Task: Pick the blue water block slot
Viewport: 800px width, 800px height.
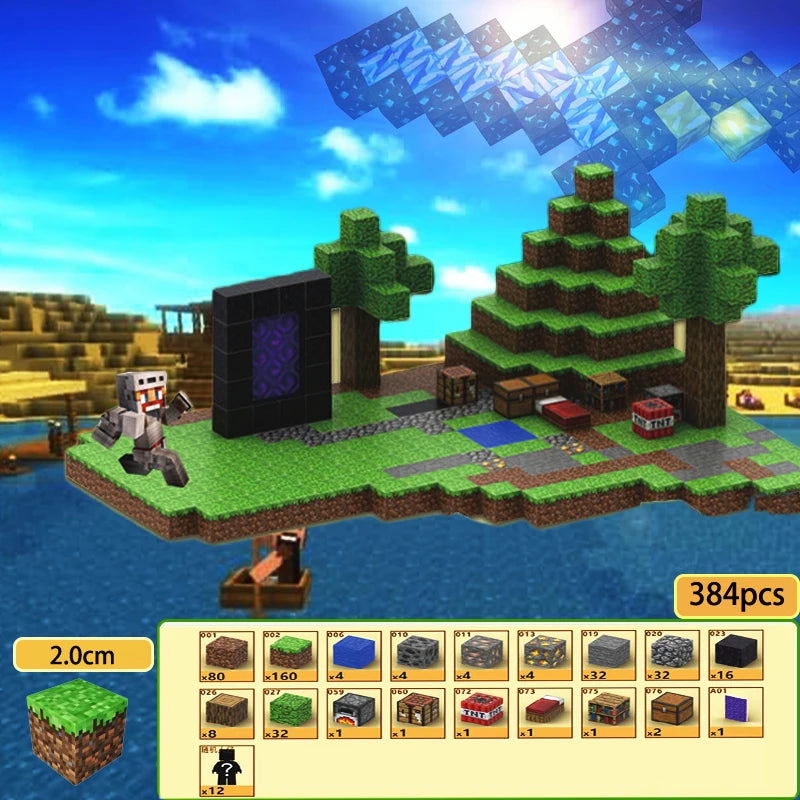Action: click(354, 654)
